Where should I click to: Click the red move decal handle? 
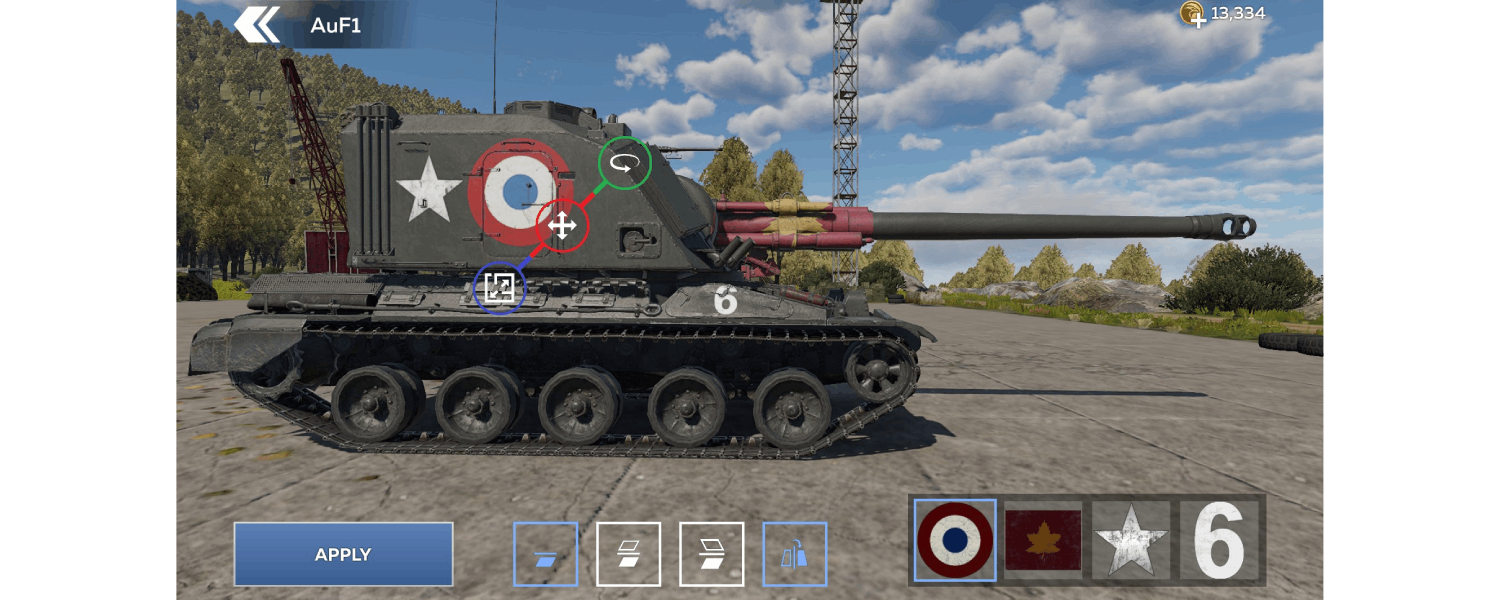click(562, 225)
